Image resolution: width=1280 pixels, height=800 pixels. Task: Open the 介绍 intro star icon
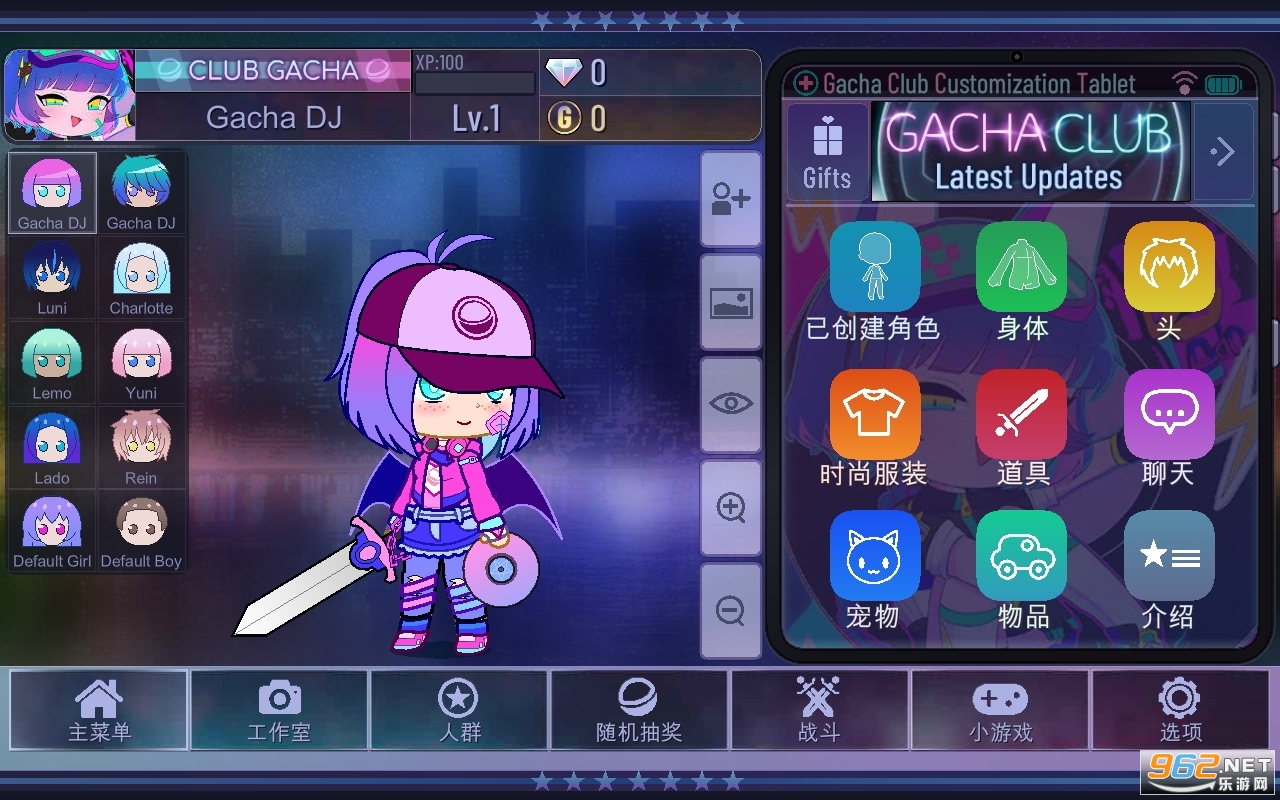[x=1168, y=556]
